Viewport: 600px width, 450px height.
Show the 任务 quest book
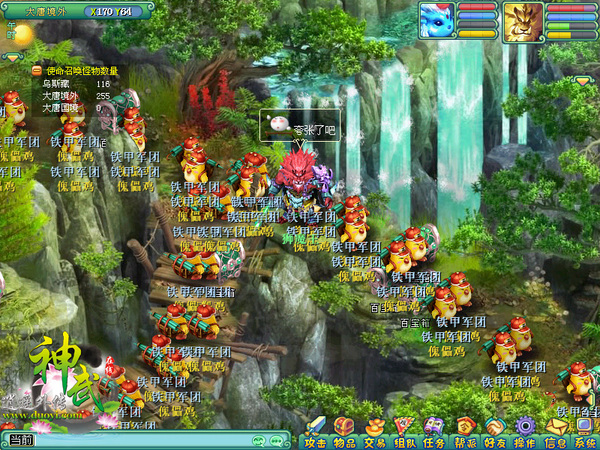click(434, 431)
